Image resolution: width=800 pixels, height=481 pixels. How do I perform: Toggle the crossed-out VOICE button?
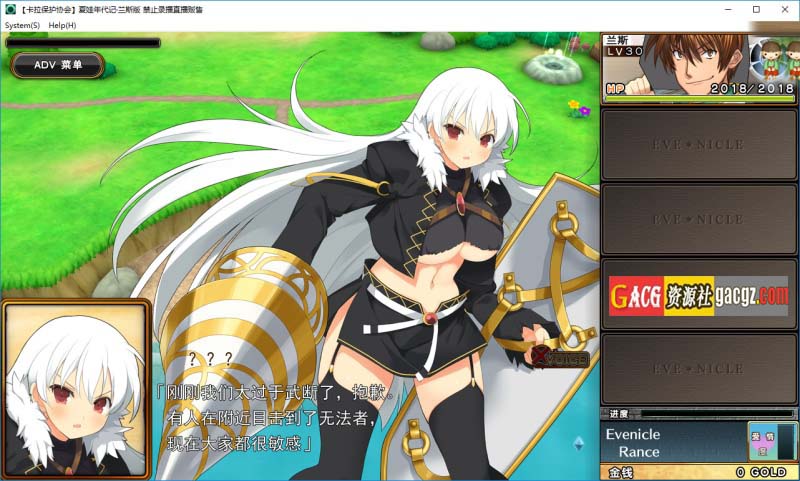pyautogui.click(x=560, y=358)
